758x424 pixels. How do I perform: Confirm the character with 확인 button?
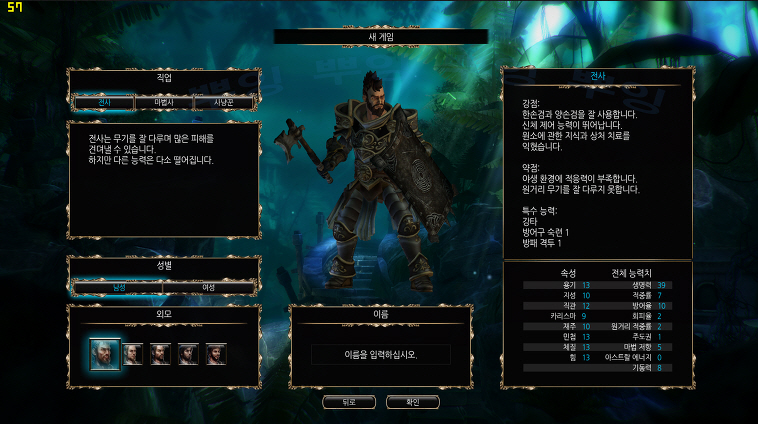click(x=412, y=402)
